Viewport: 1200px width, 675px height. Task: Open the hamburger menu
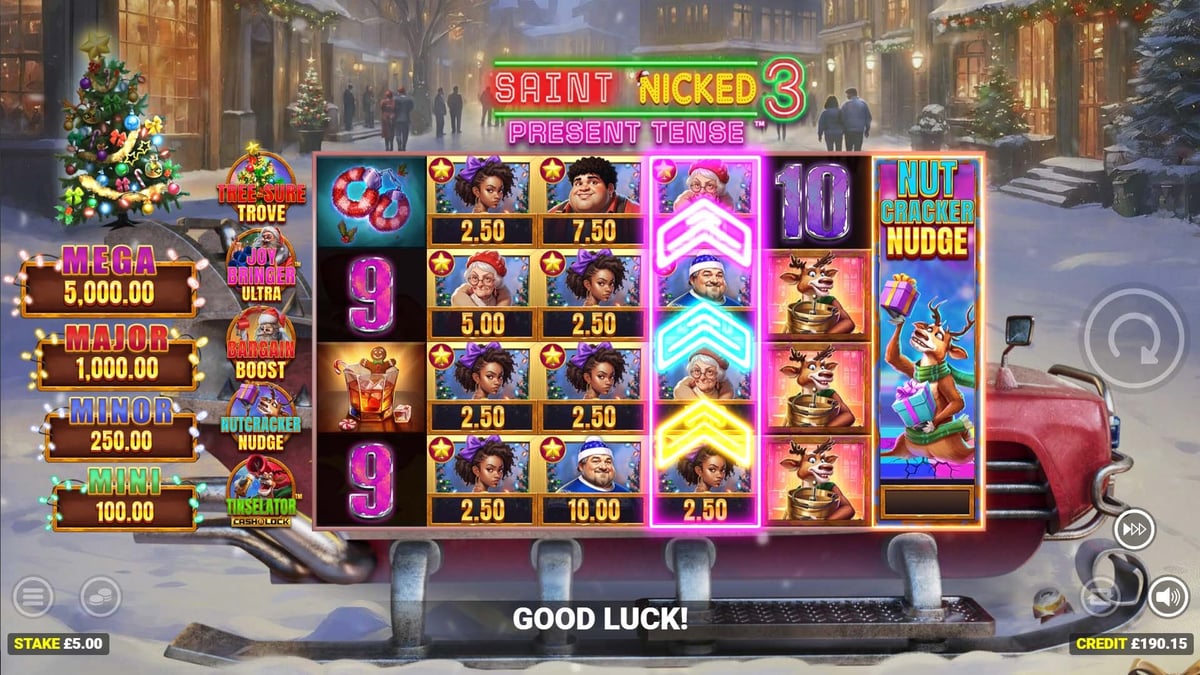point(33,598)
